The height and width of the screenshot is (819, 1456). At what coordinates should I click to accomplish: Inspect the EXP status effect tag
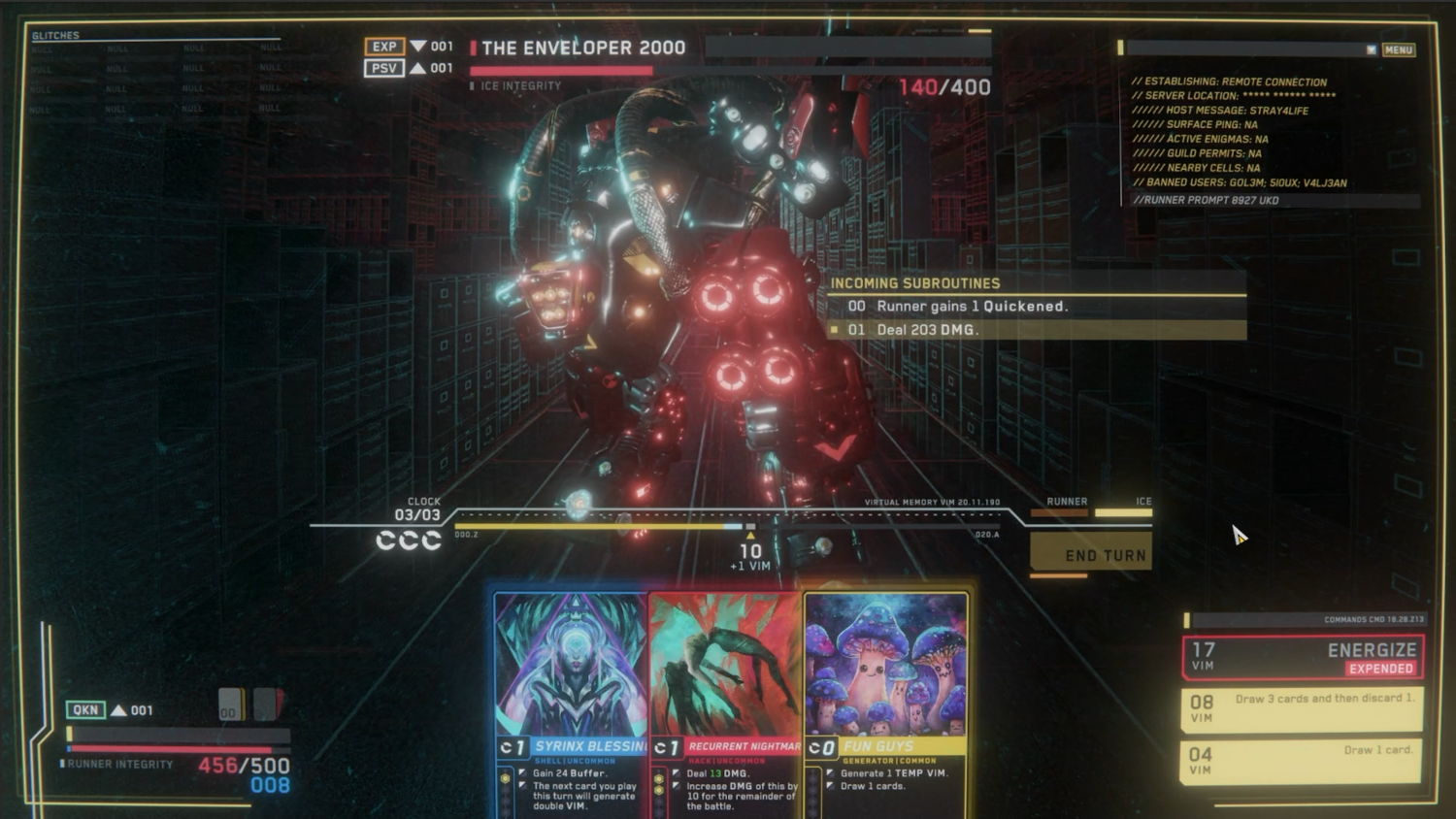tap(384, 47)
